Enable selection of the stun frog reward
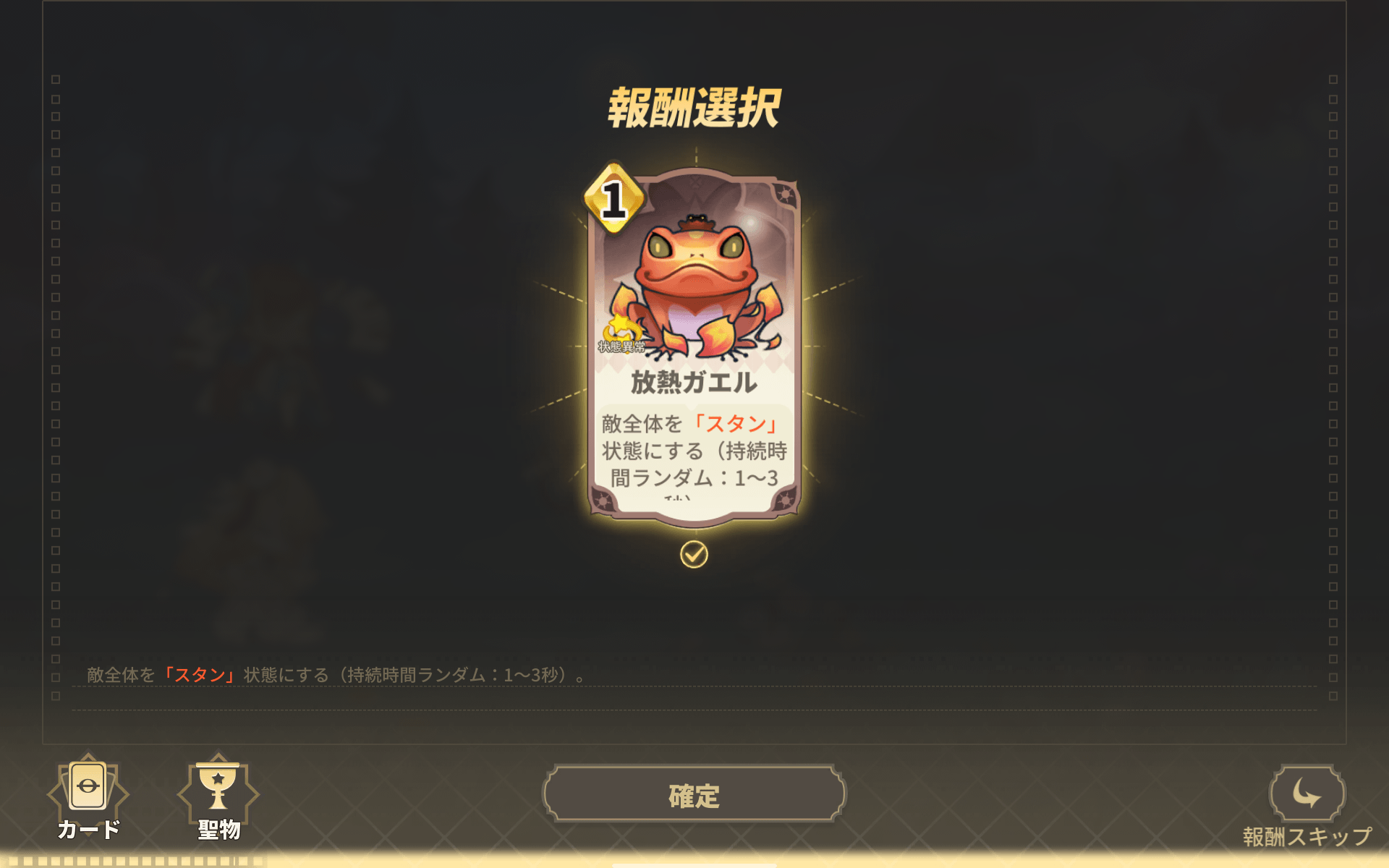The width and height of the screenshot is (1389, 868). click(x=694, y=556)
